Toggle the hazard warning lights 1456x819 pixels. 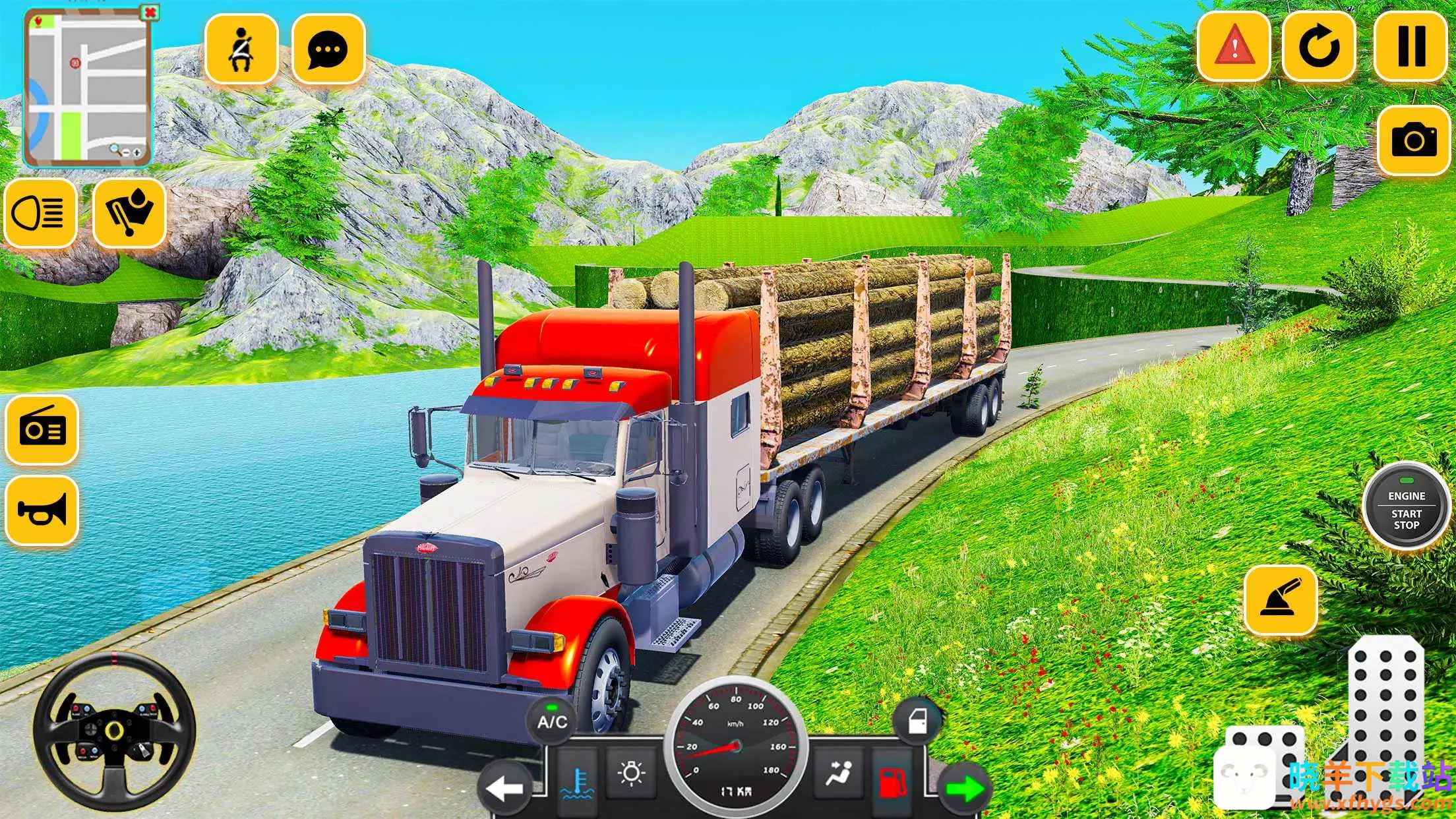1234,46
